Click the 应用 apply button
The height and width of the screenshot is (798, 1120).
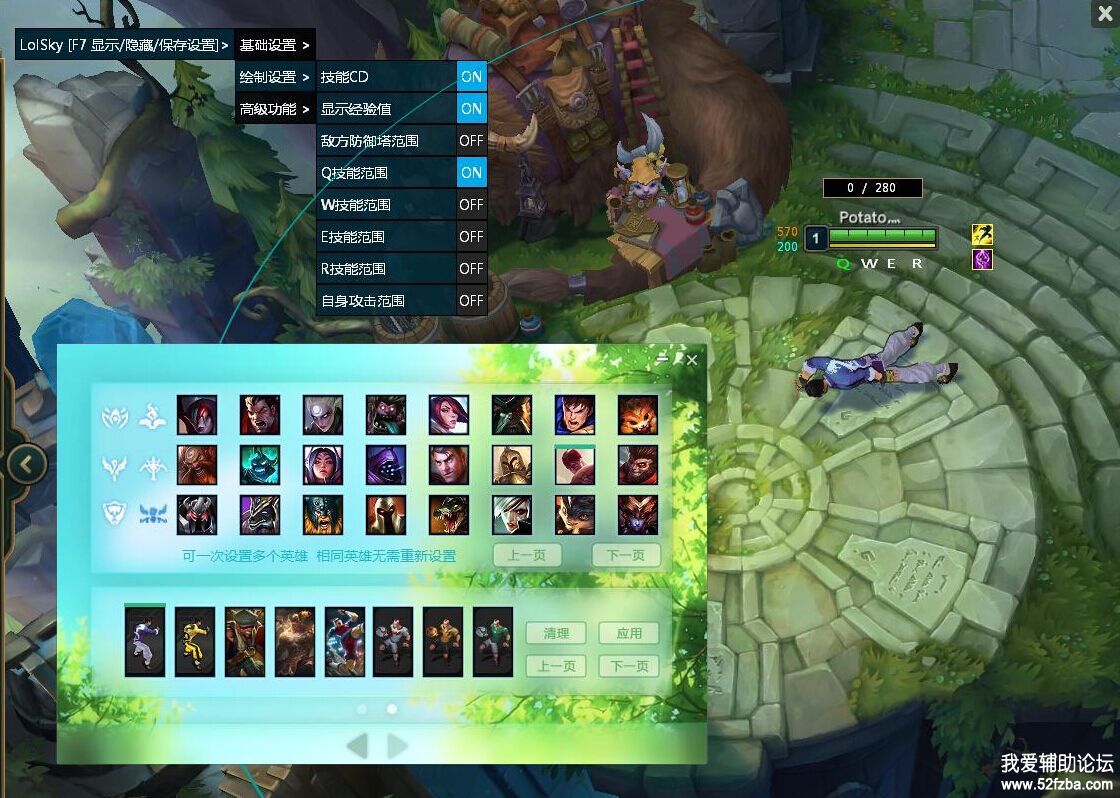(x=629, y=633)
